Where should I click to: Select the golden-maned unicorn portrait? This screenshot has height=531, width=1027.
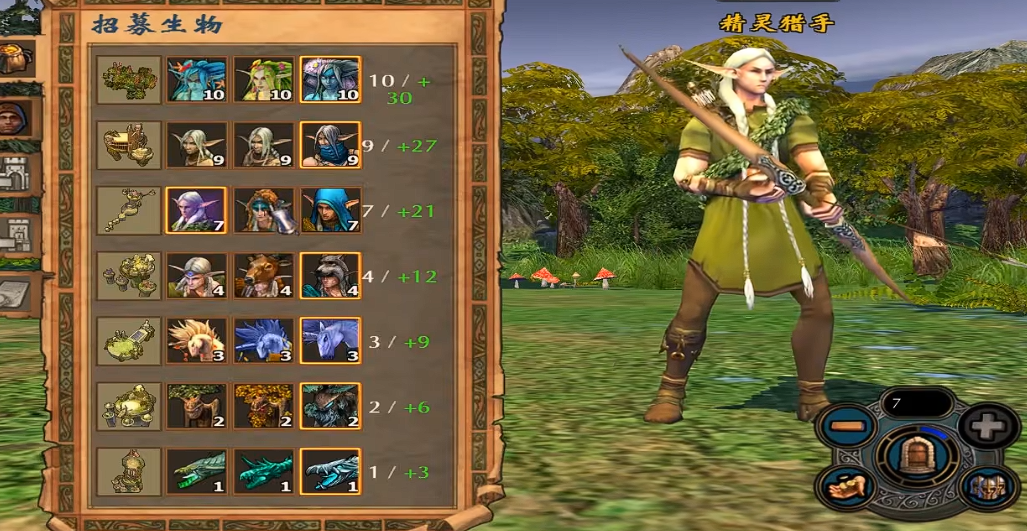[195, 341]
